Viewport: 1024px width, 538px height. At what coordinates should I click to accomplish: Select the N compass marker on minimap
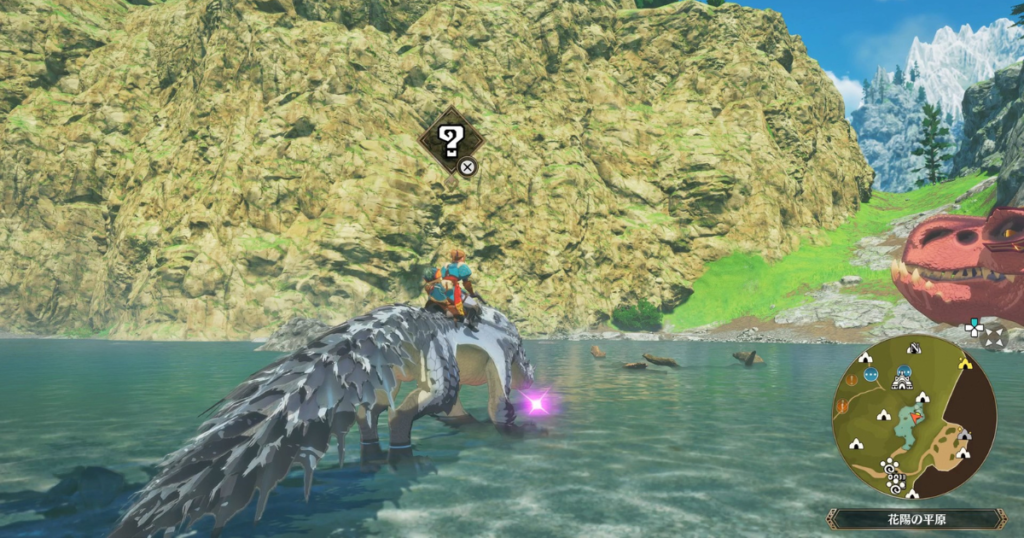tap(913, 348)
